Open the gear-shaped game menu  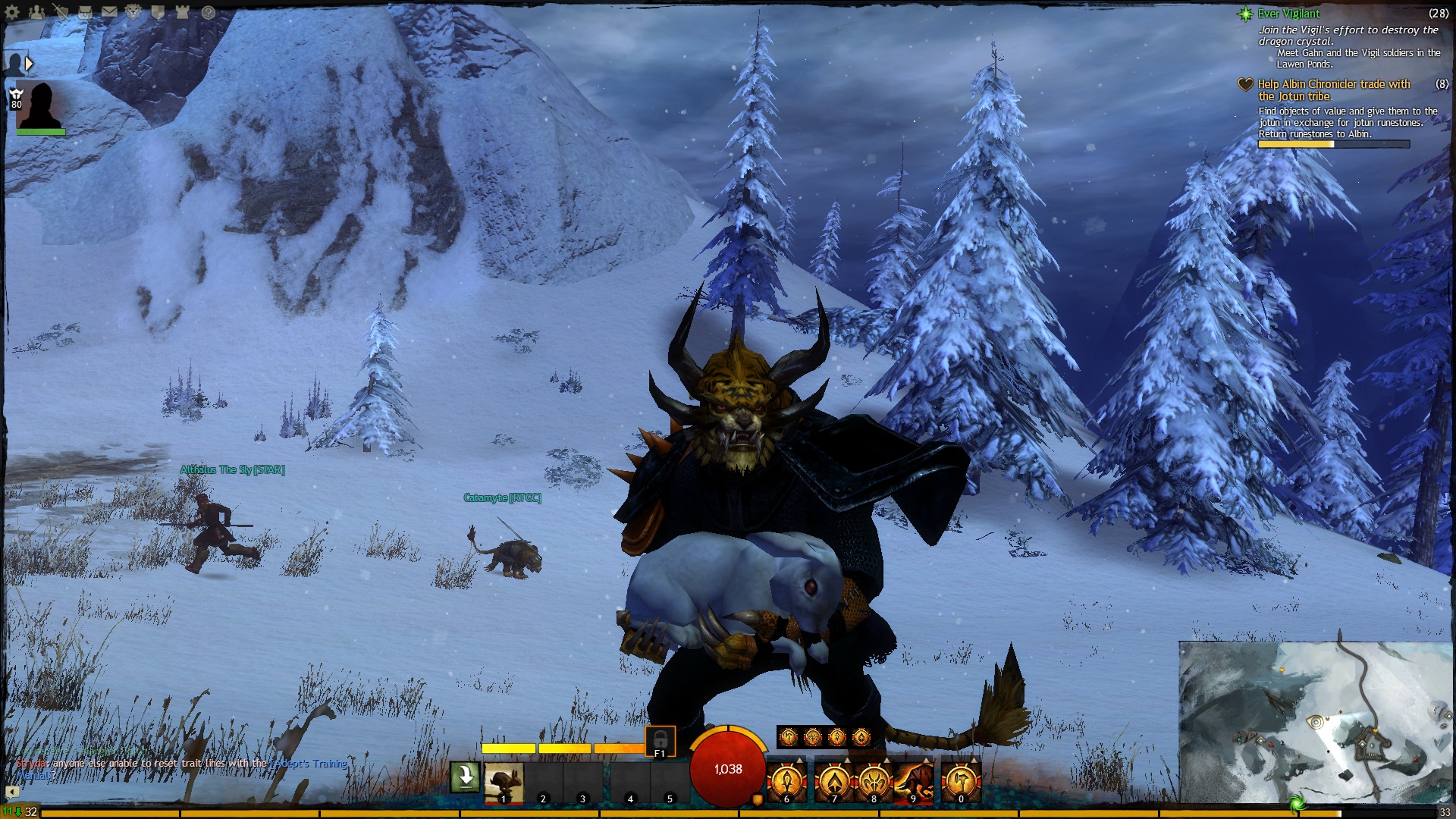coord(12,12)
